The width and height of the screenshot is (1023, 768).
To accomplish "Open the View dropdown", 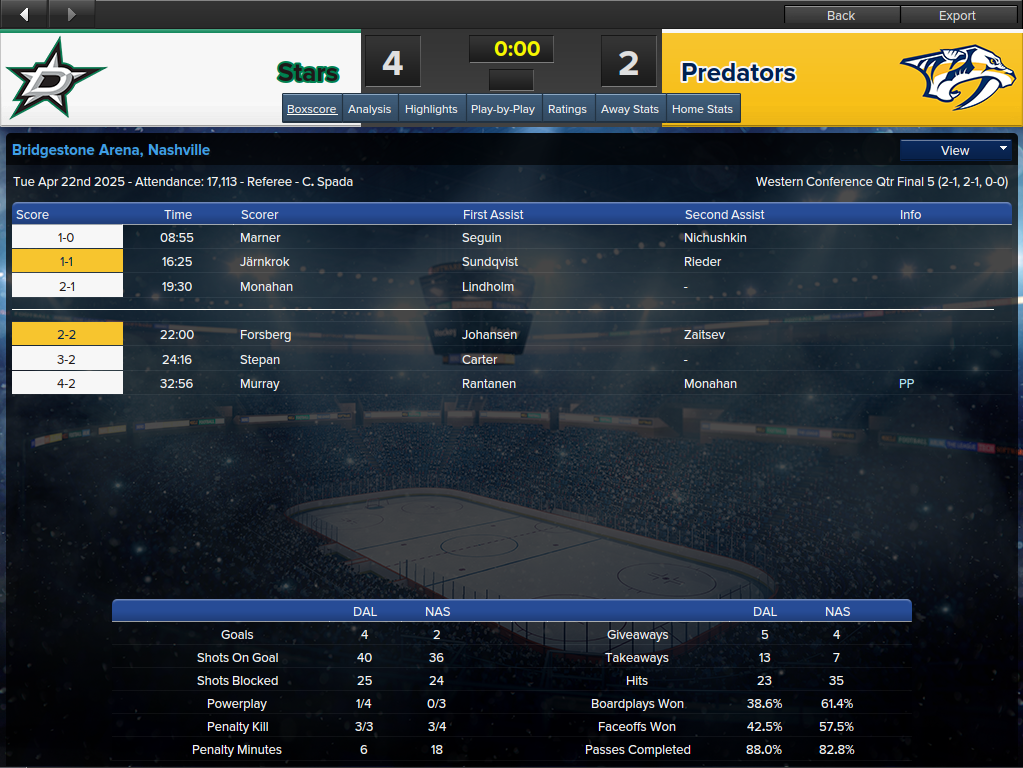I will tap(956, 150).
